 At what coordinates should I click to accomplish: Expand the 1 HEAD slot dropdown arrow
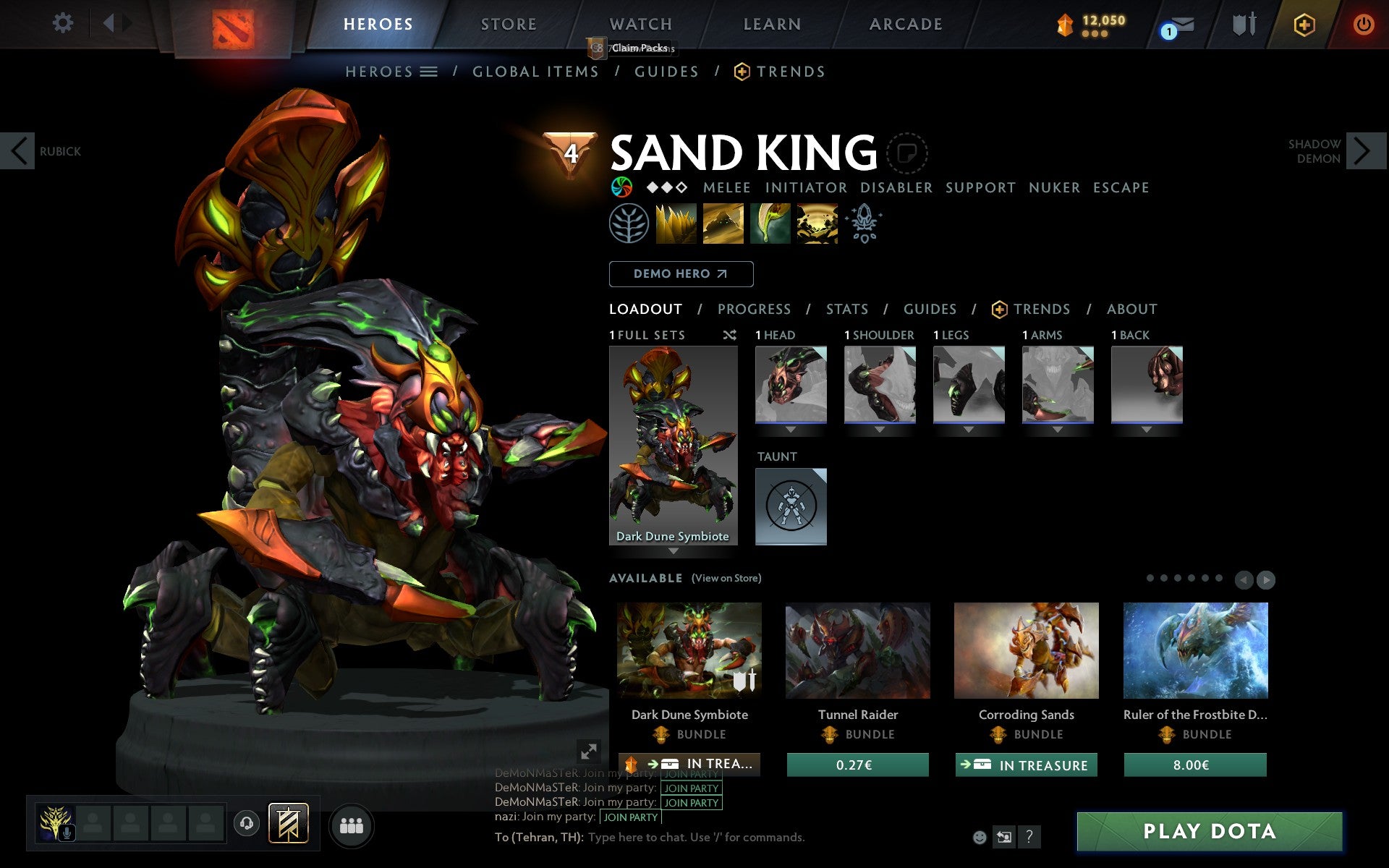point(790,428)
